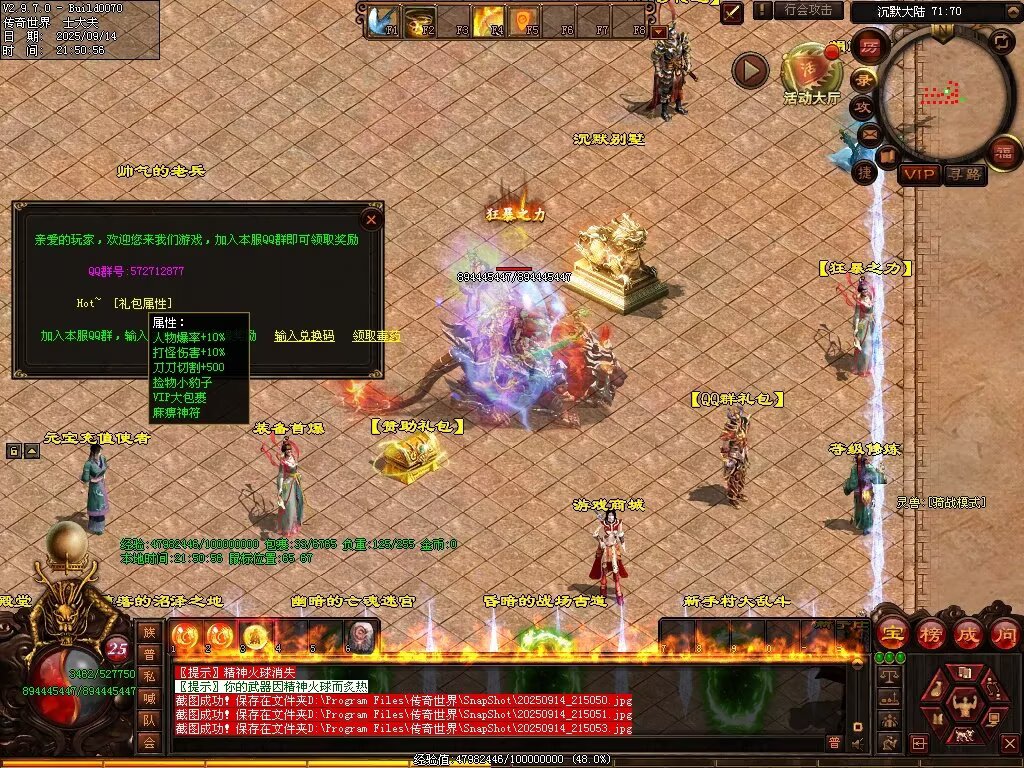This screenshot has width=1024, height=768.
Task: Close the welcome dialog with the X
Action: click(371, 219)
